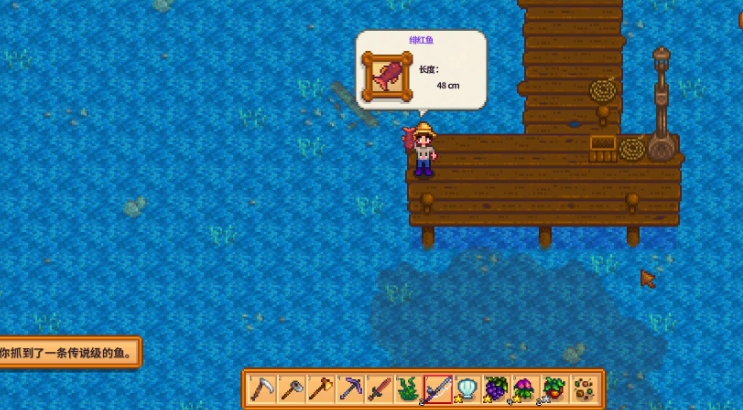The image size is (743, 410).
Task: Select the highlighted fishing rod slot
Action: [x=437, y=388]
